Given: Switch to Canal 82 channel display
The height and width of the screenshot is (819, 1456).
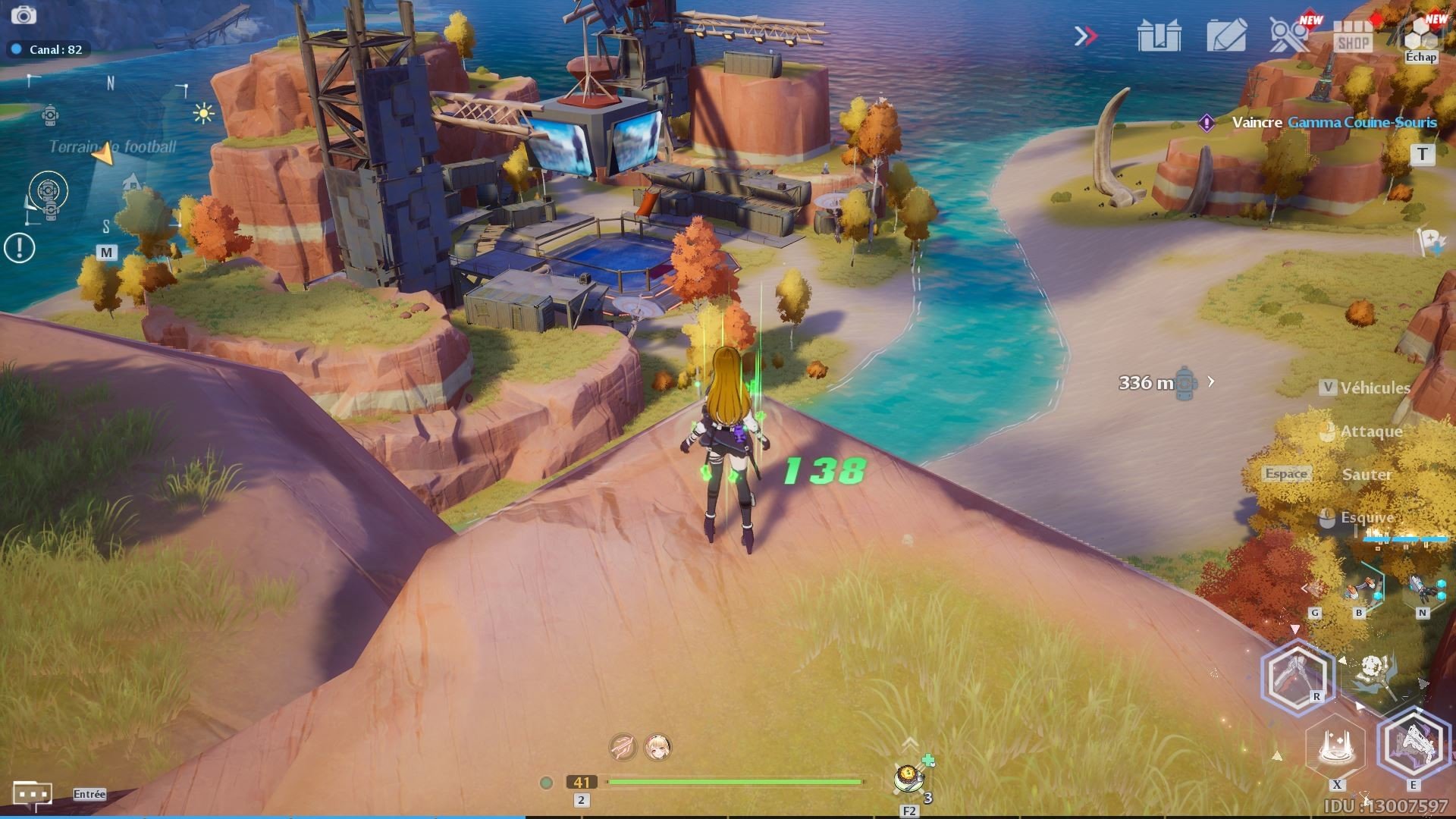Looking at the screenshot, I should tap(49, 49).
